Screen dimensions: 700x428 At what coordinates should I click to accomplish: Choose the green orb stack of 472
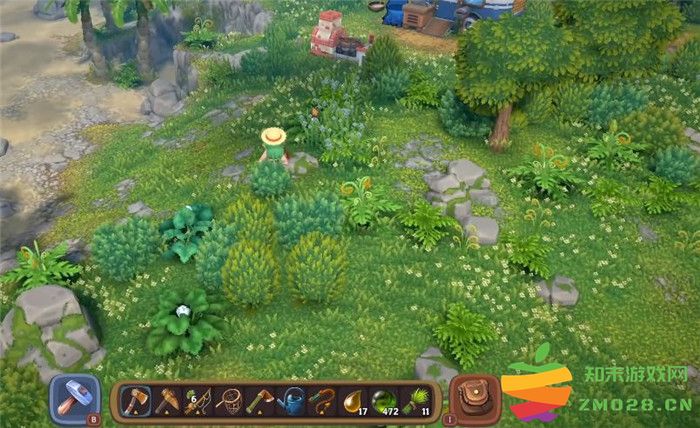(x=385, y=401)
